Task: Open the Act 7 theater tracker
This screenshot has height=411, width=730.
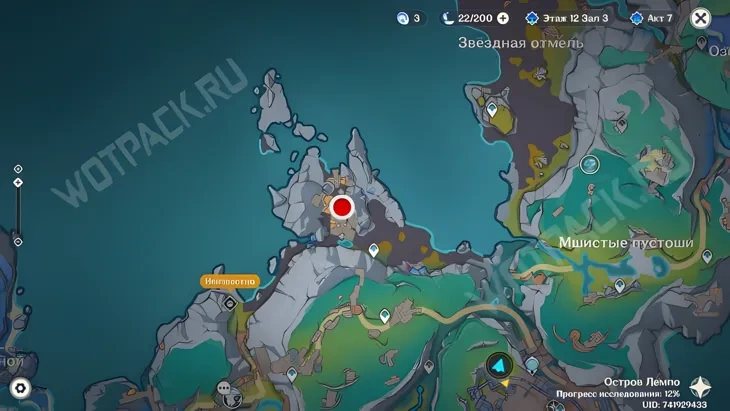Action: point(651,18)
